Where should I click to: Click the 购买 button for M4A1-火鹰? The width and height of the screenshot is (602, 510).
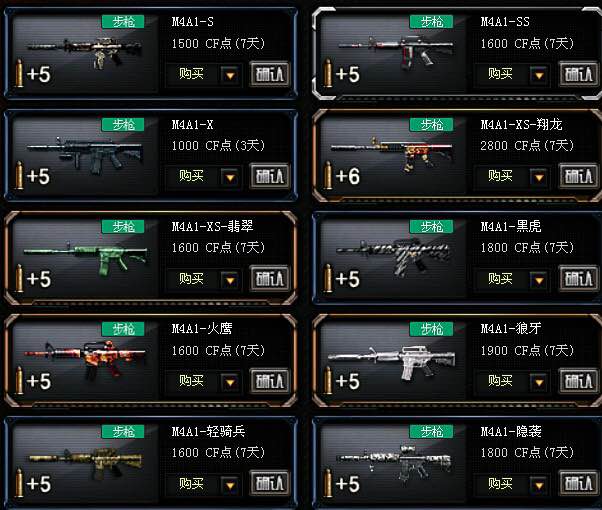[192, 381]
